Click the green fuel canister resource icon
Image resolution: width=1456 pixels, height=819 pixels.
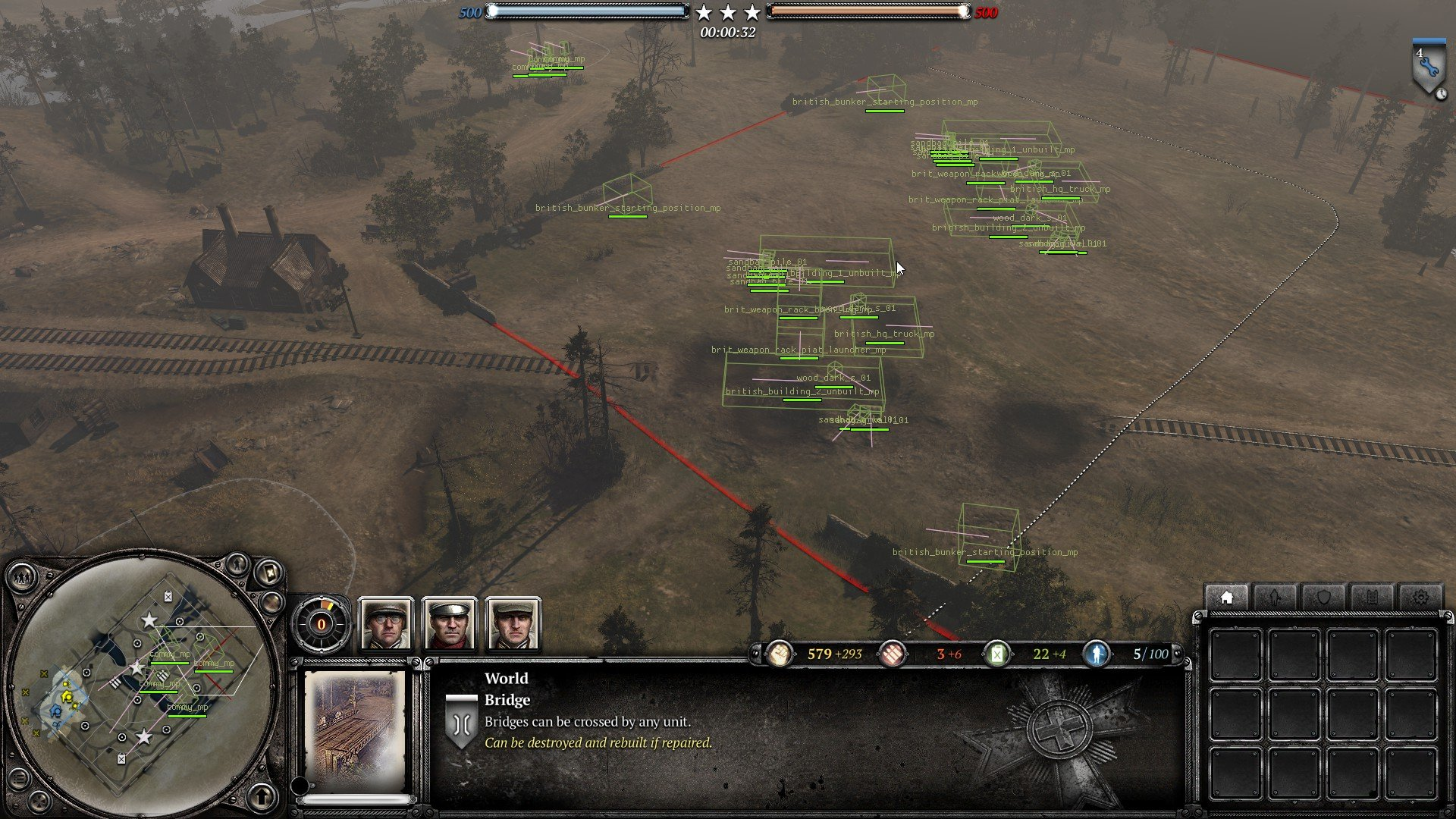(x=997, y=654)
